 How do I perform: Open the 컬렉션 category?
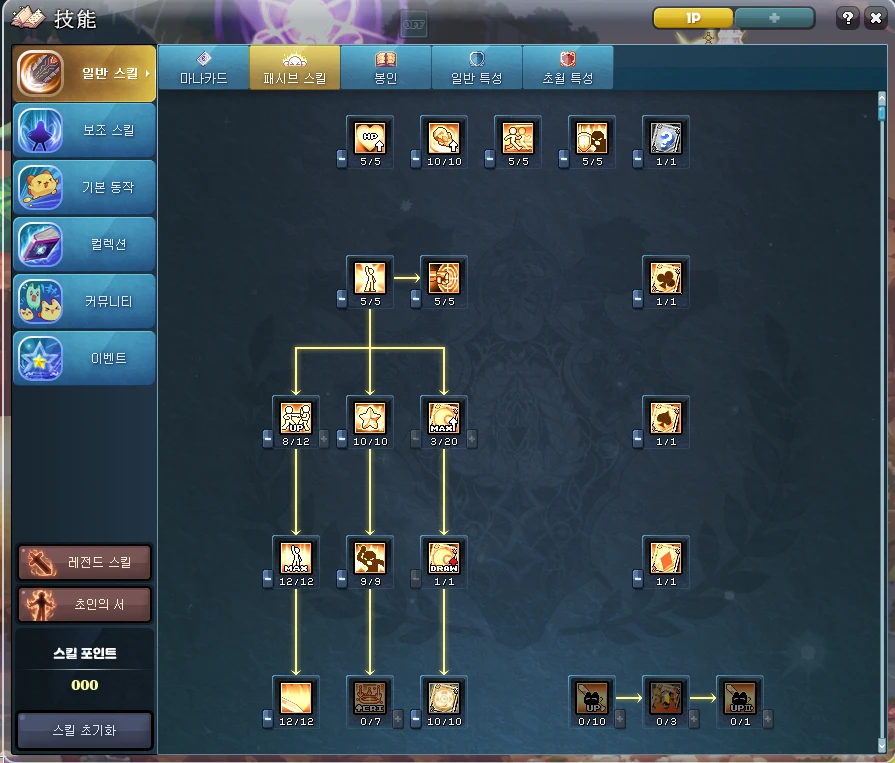85,244
